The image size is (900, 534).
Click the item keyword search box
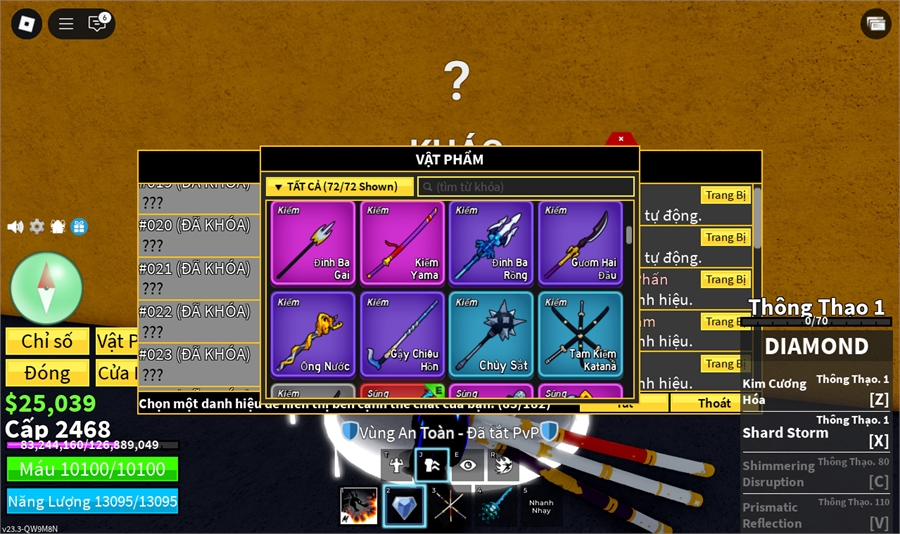tap(526, 187)
